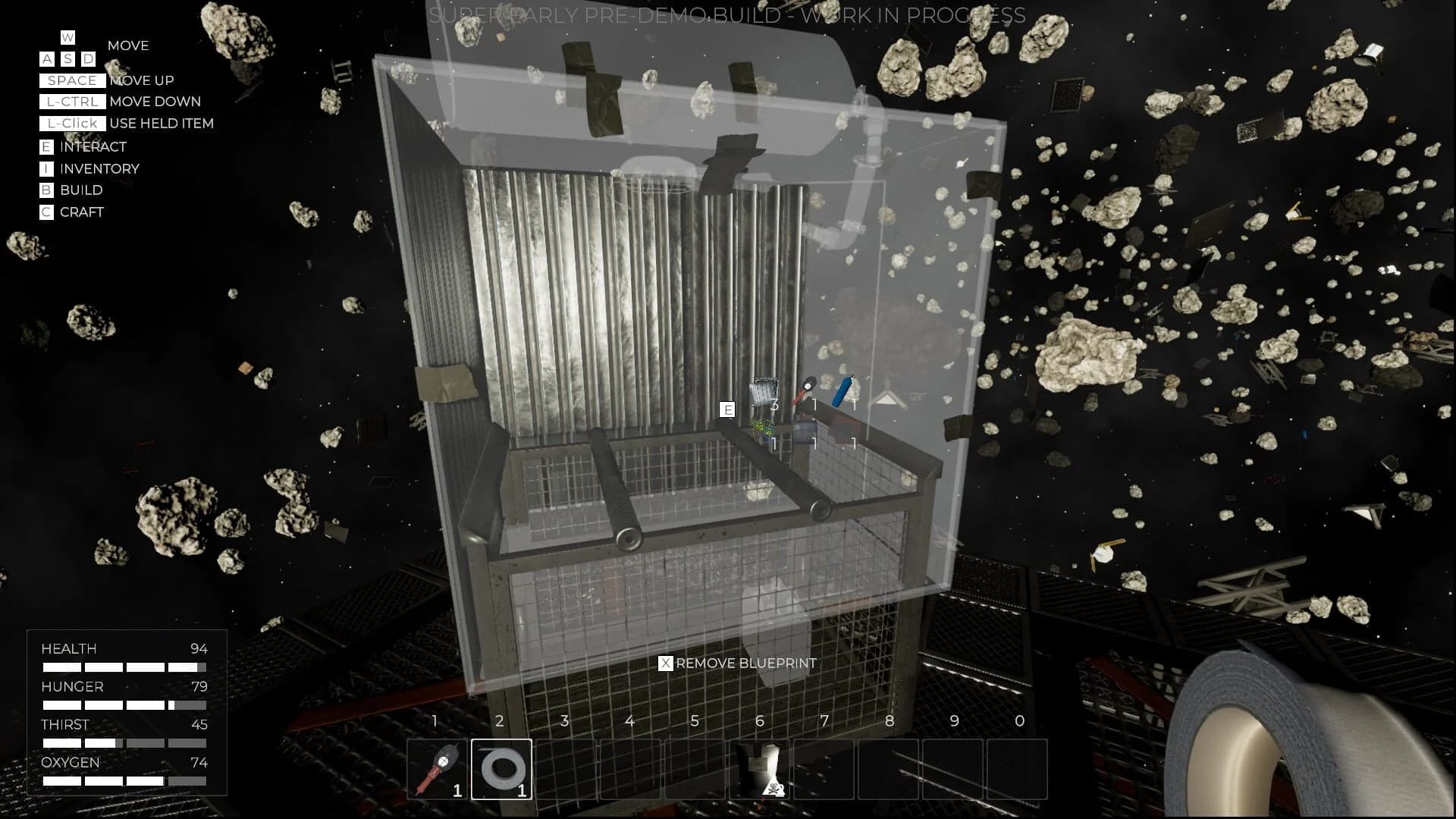Image resolution: width=1456 pixels, height=819 pixels.
Task: Click the REMOVE BLUEPRINT action
Action: 747,662
